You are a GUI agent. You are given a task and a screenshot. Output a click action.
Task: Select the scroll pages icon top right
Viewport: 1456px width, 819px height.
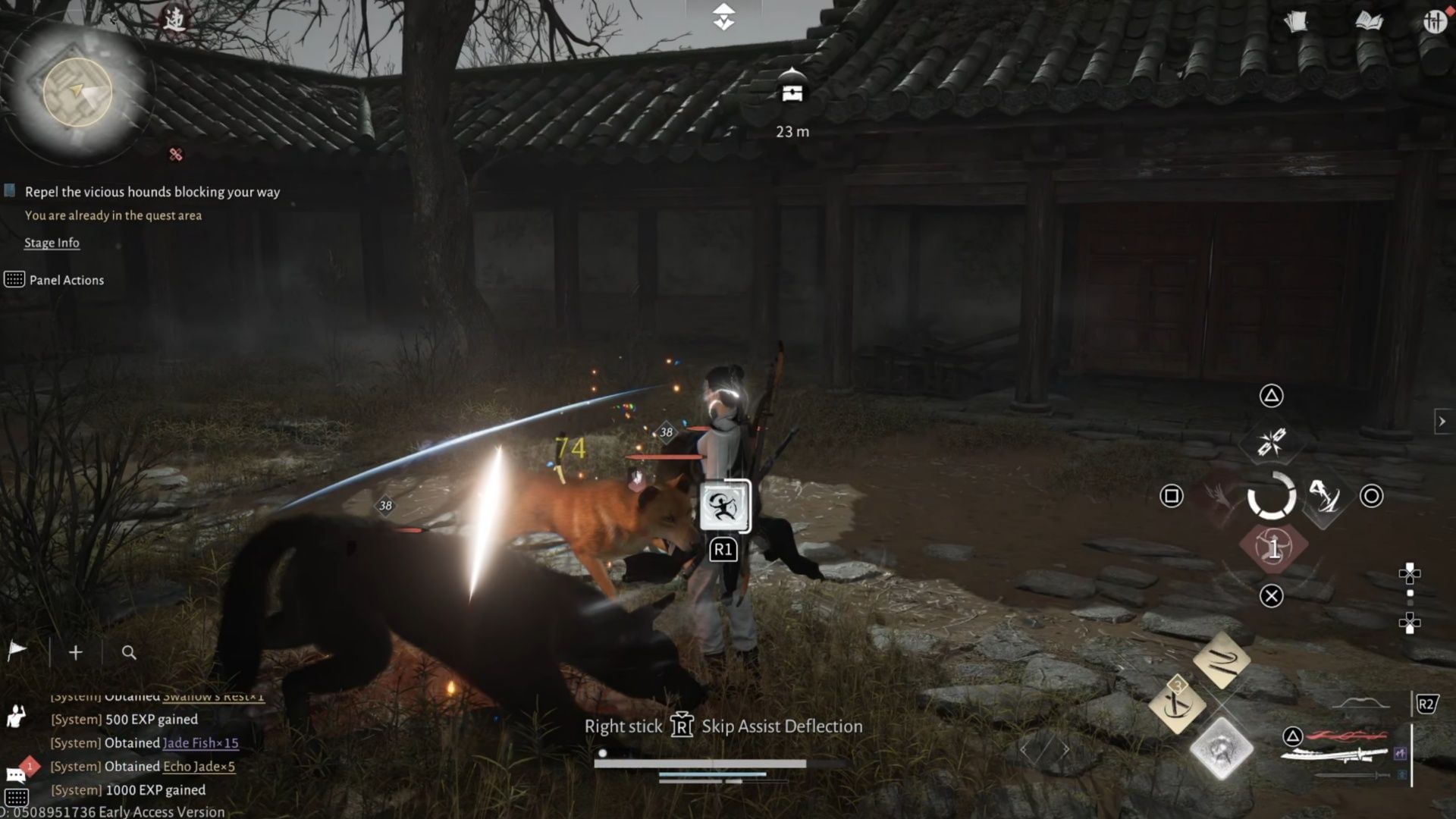1295,21
